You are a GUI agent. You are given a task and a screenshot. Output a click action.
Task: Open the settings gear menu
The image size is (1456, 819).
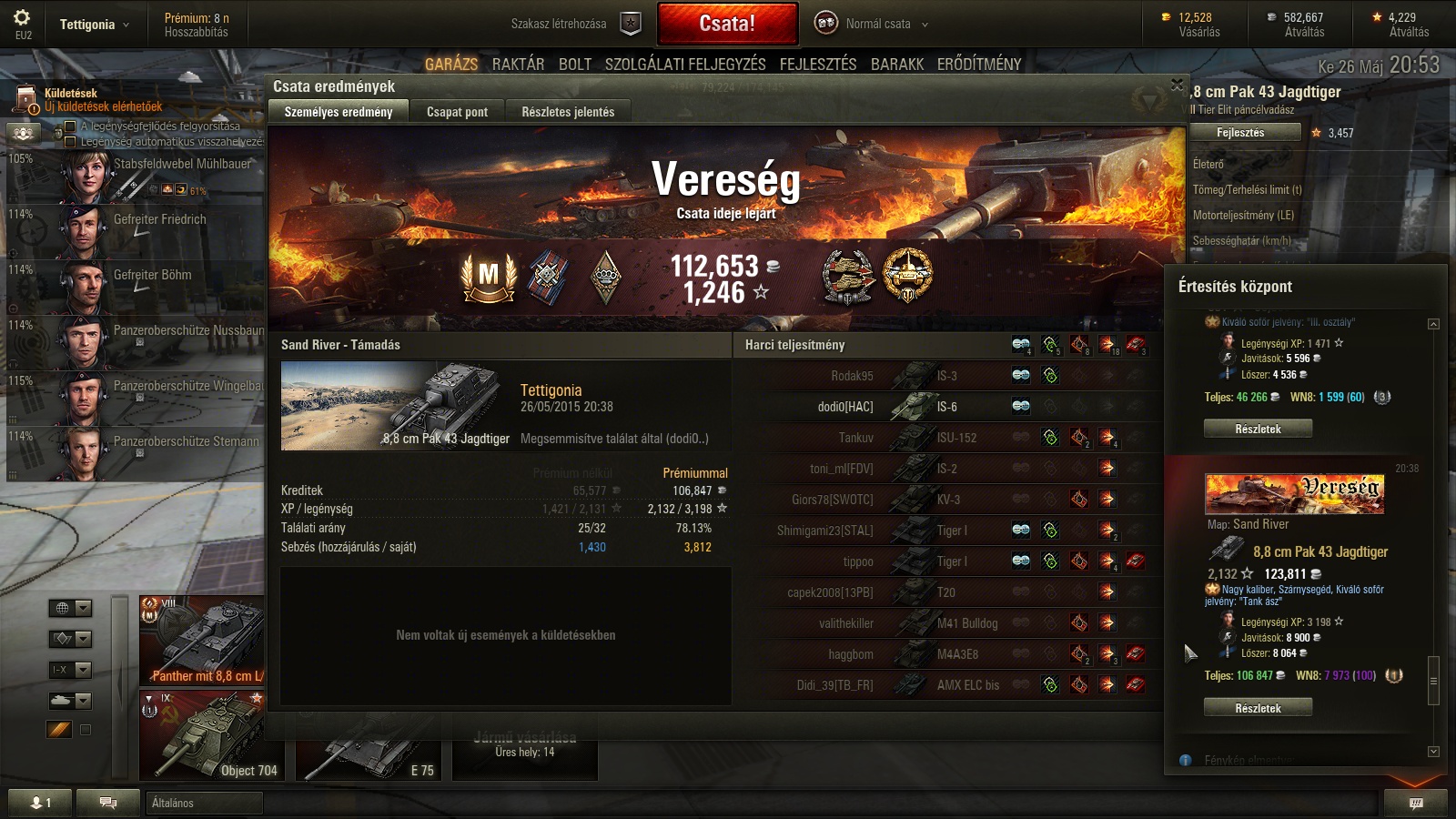click(23, 18)
